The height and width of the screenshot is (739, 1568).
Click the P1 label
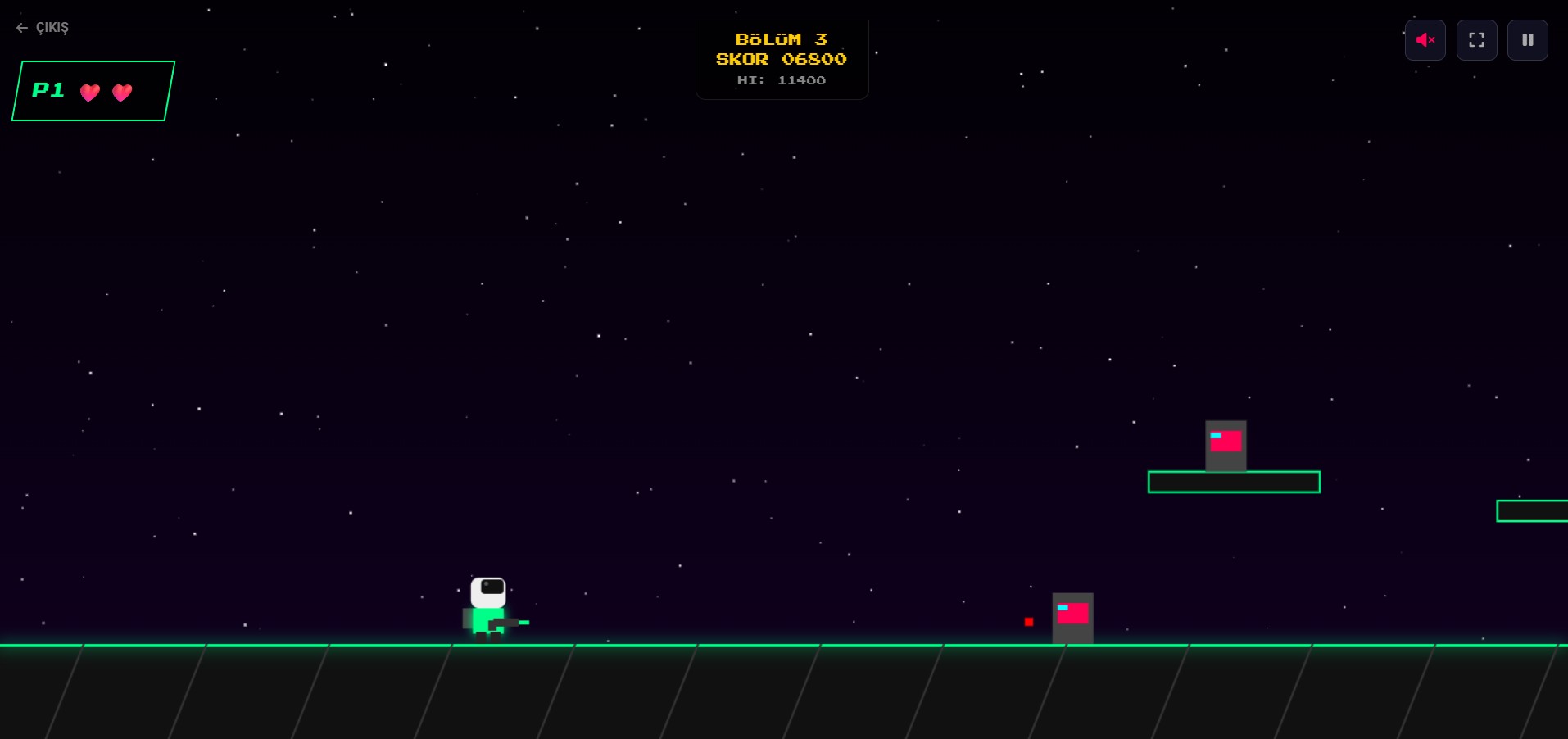(48, 90)
